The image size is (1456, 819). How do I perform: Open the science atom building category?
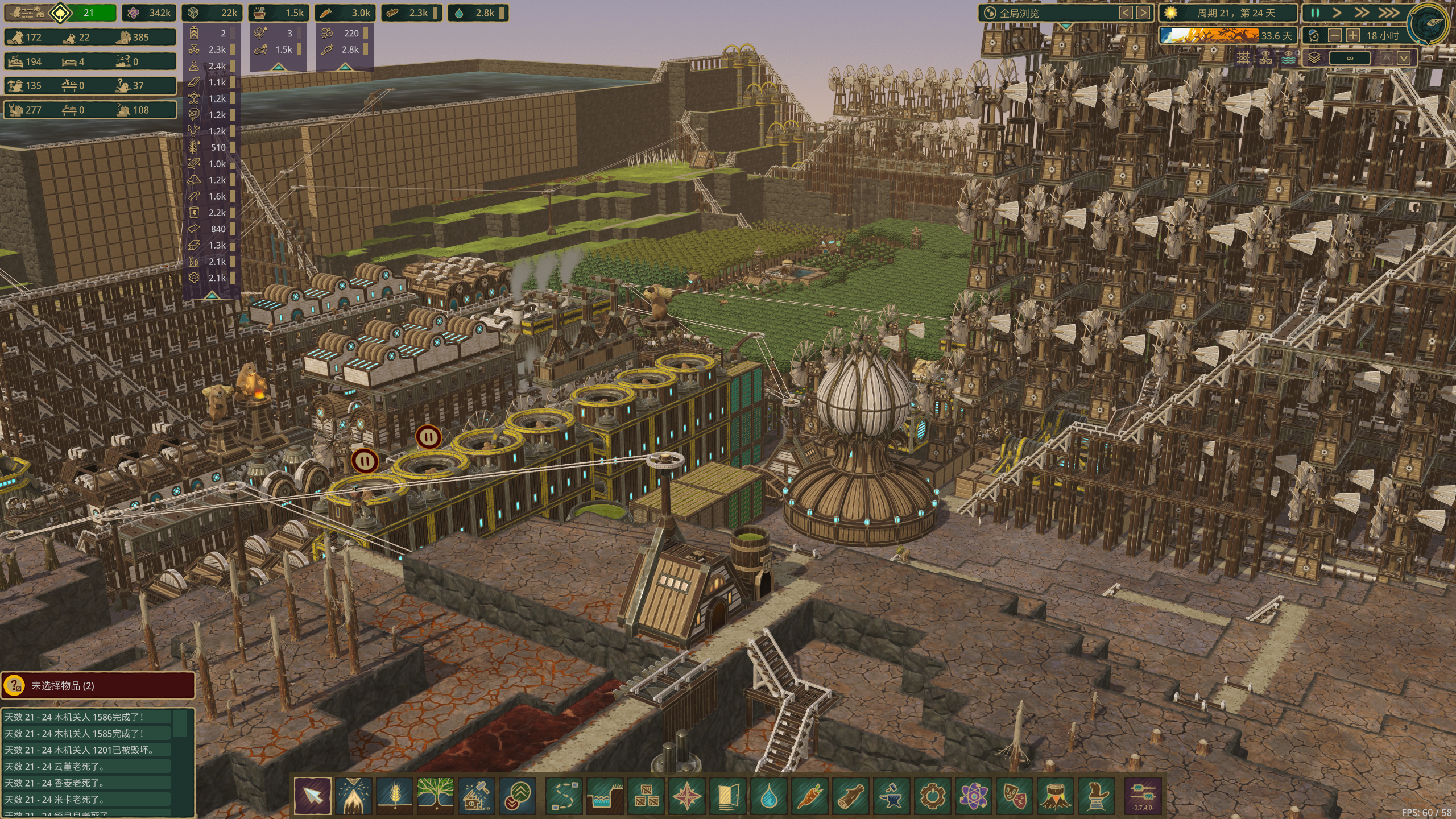pos(974,795)
